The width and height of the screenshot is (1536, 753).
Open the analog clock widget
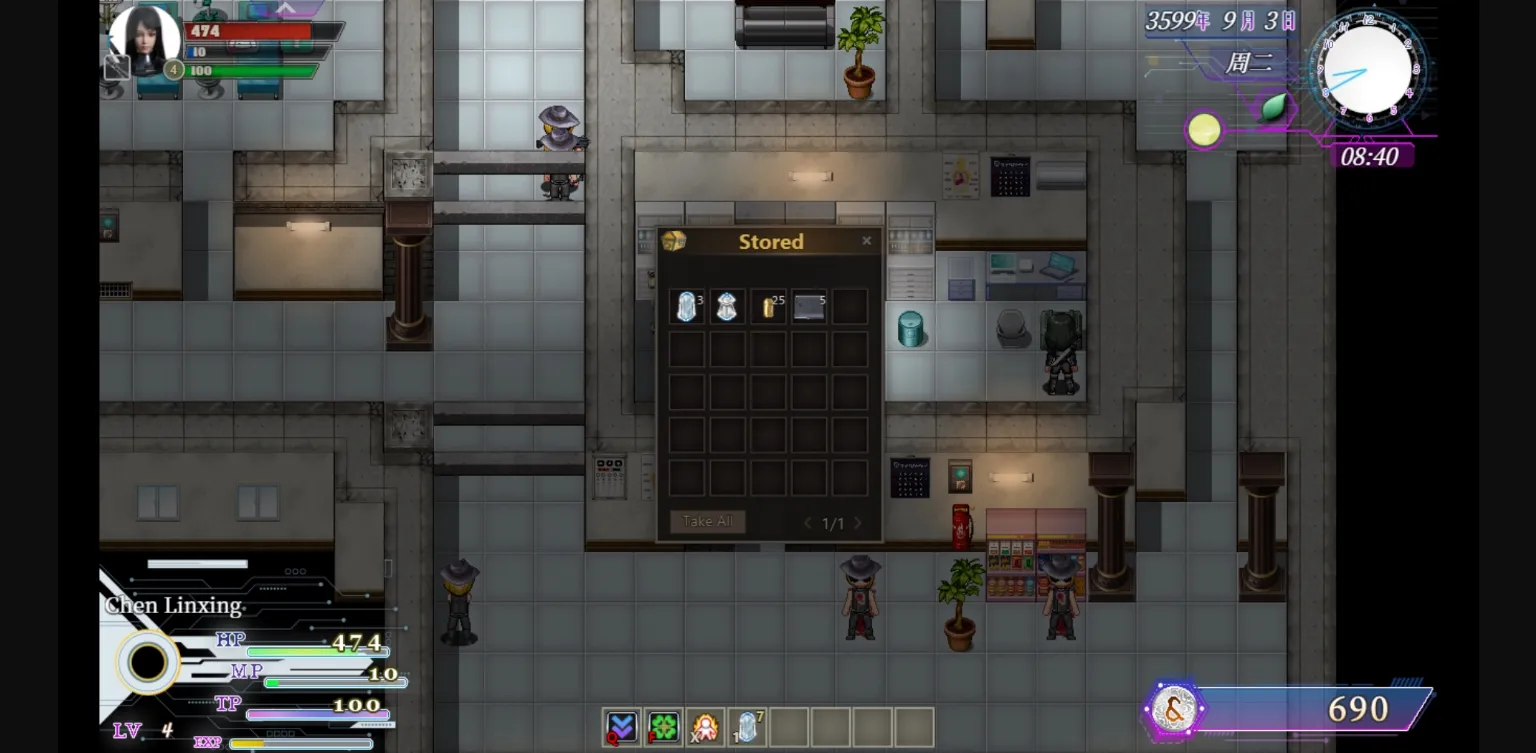(x=1366, y=70)
